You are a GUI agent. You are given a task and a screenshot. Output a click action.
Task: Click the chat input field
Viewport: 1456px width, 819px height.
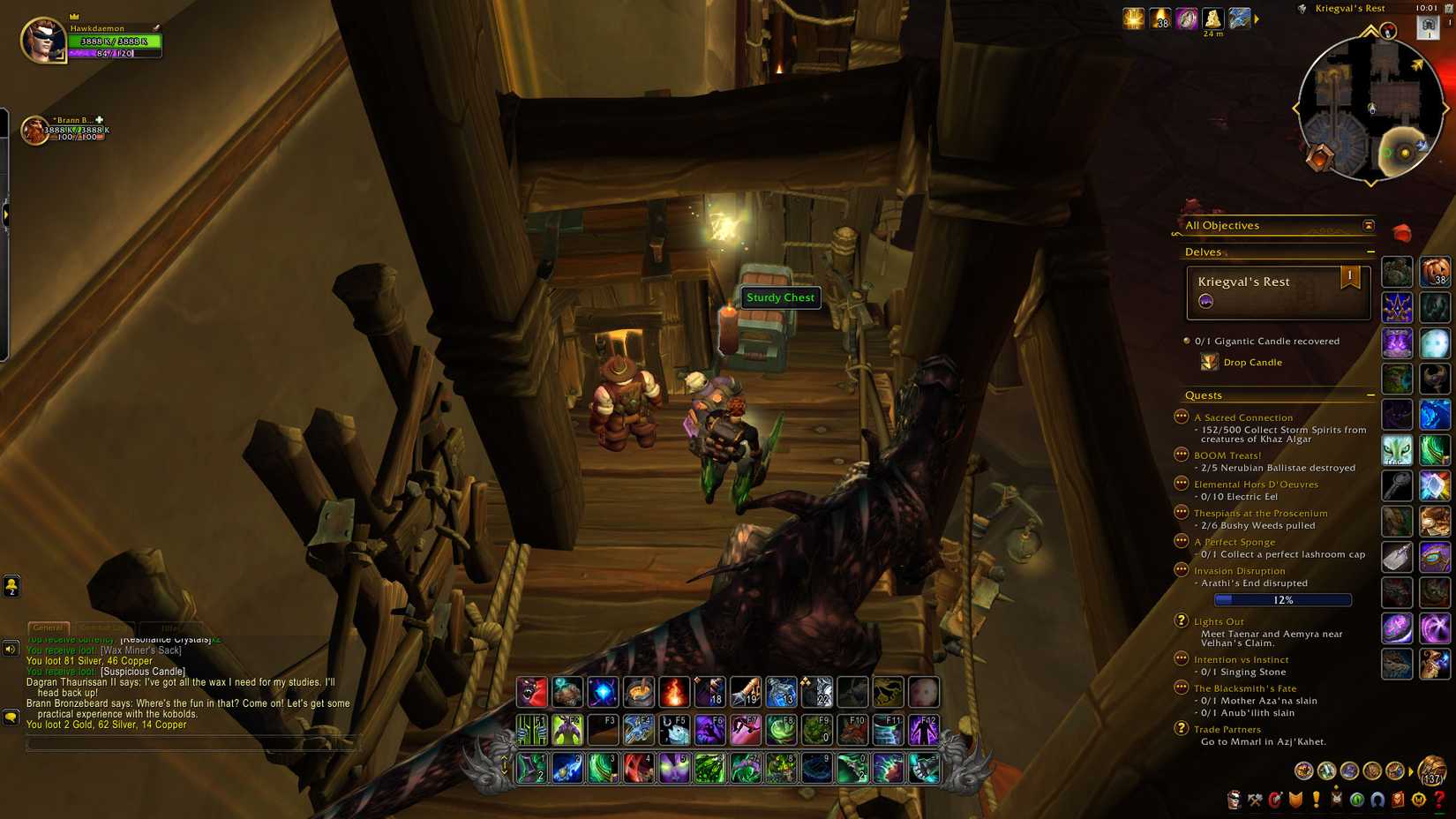[194, 743]
